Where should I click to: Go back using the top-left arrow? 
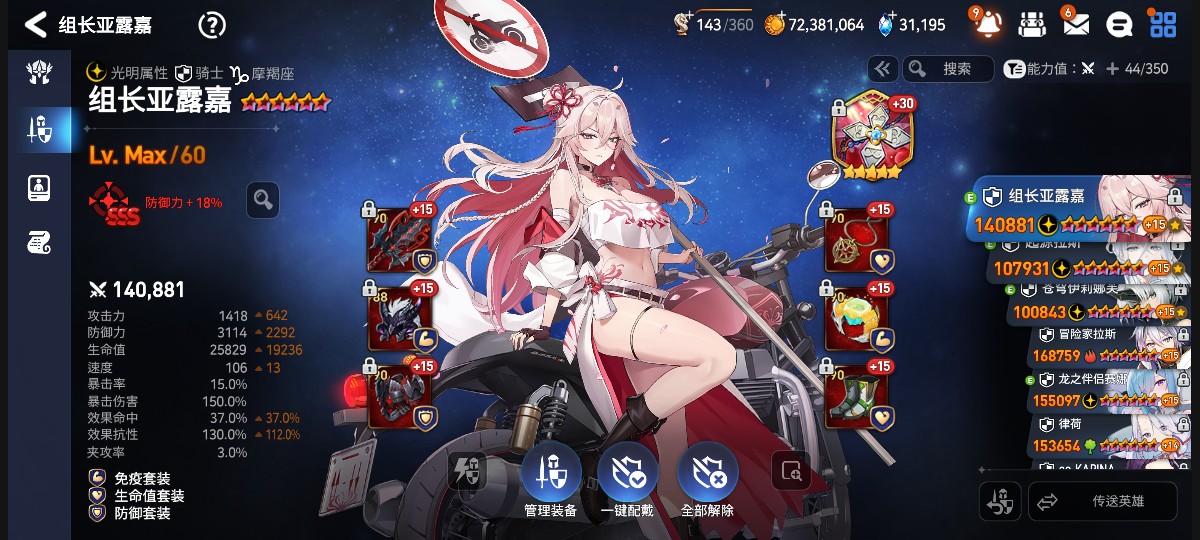[37, 25]
